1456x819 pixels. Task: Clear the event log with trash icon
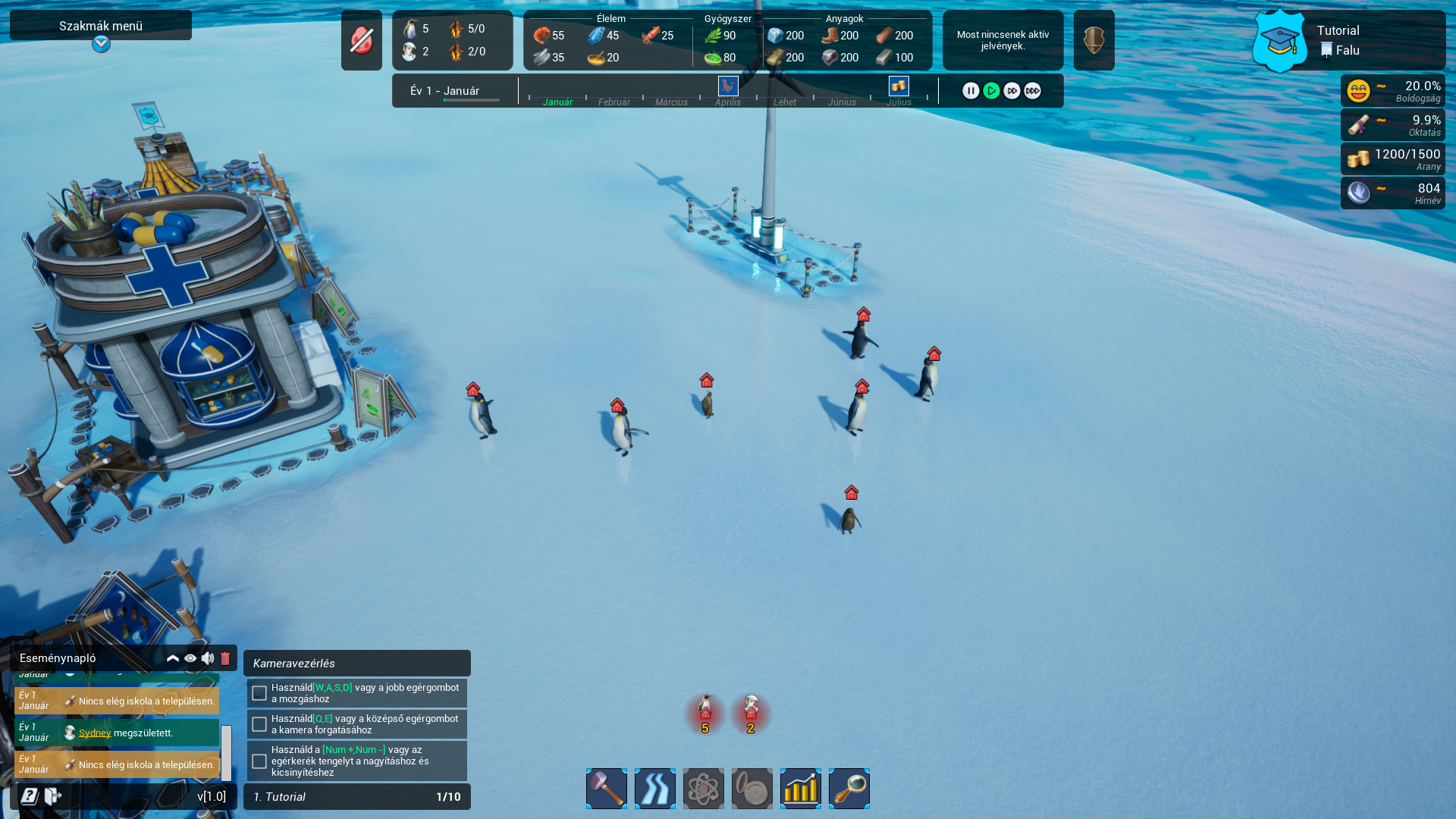(x=225, y=658)
